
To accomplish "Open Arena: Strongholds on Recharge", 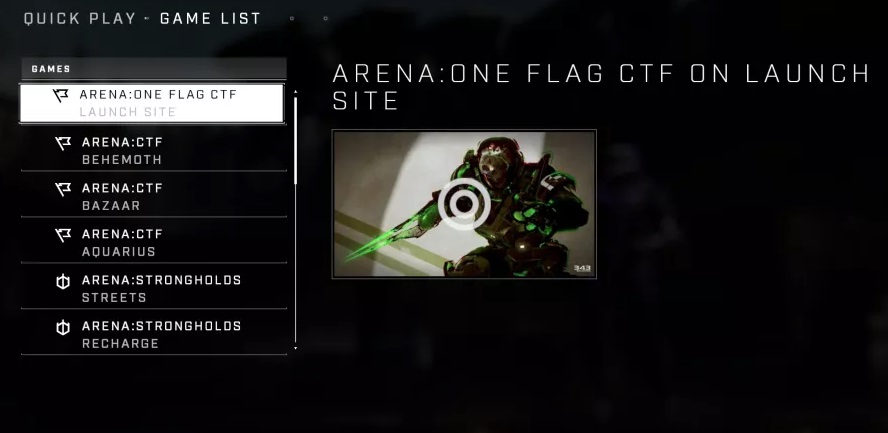I will pyautogui.click(x=152, y=334).
